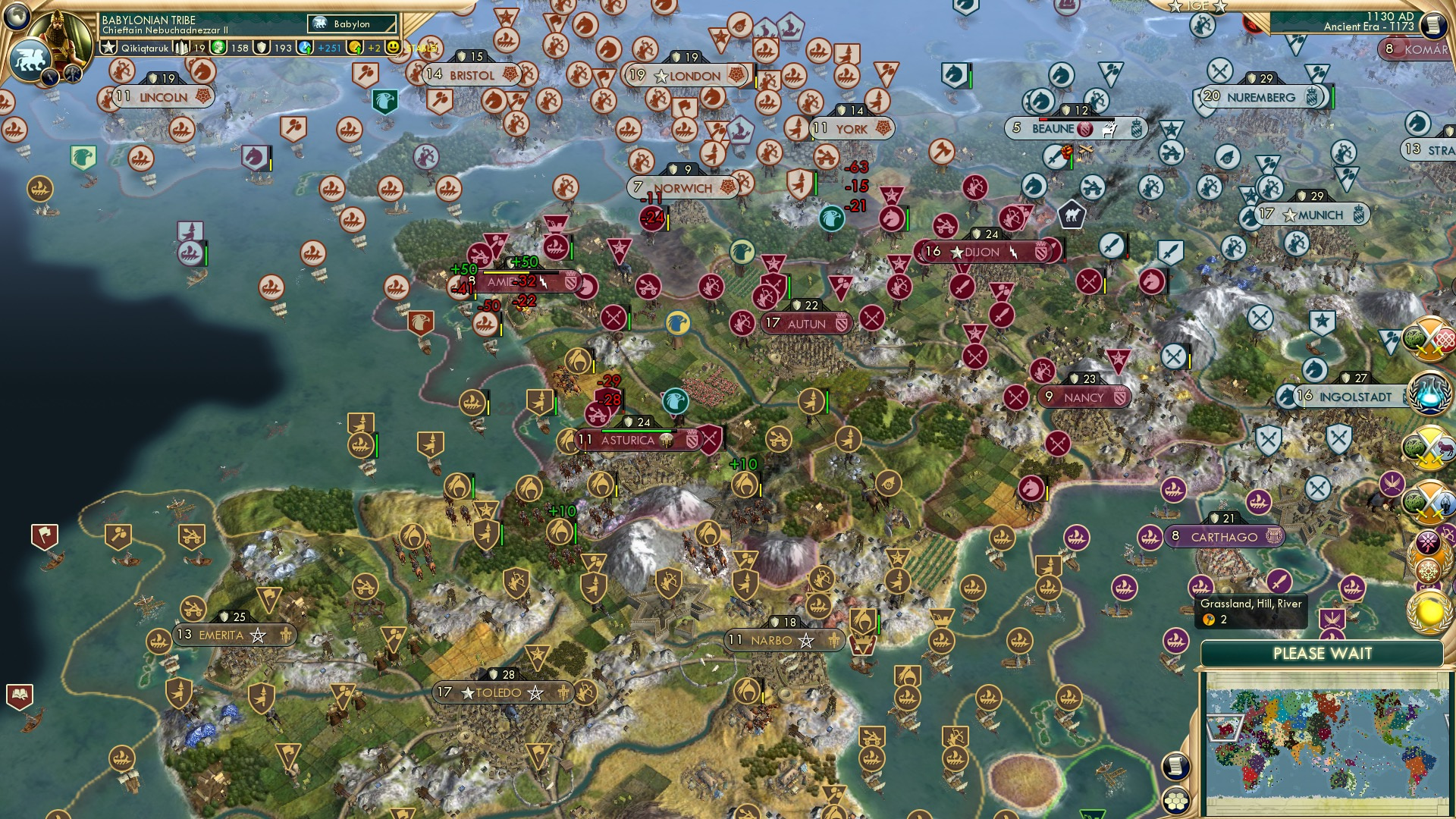Open the London city banner
Screen dimensions: 1456x819
click(686, 75)
